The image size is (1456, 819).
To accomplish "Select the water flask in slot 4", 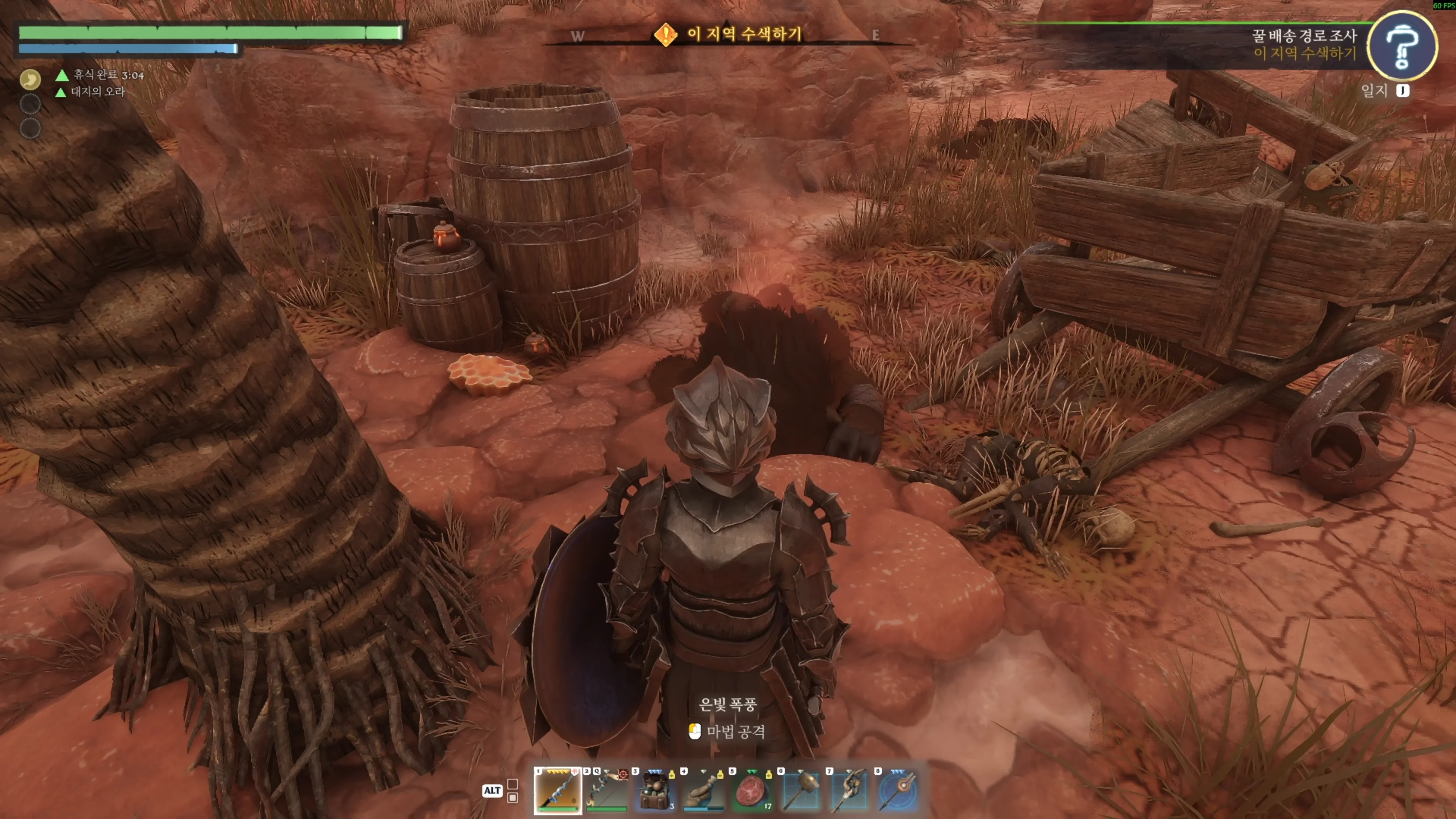I will pos(704,789).
